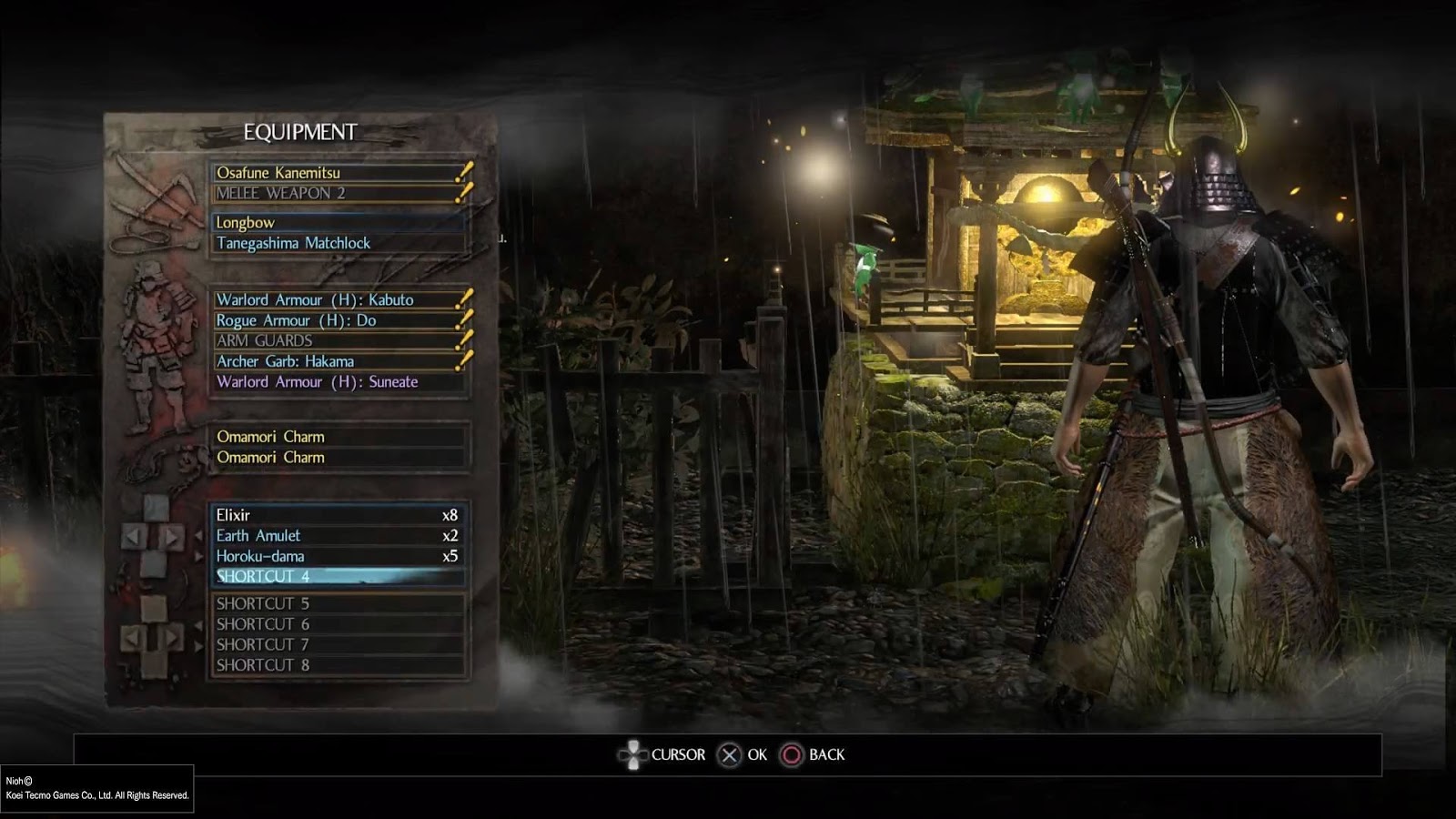Screen dimensions: 1456x819
Task: Choose the Earth Amulet shortcut
Action: pos(337,536)
